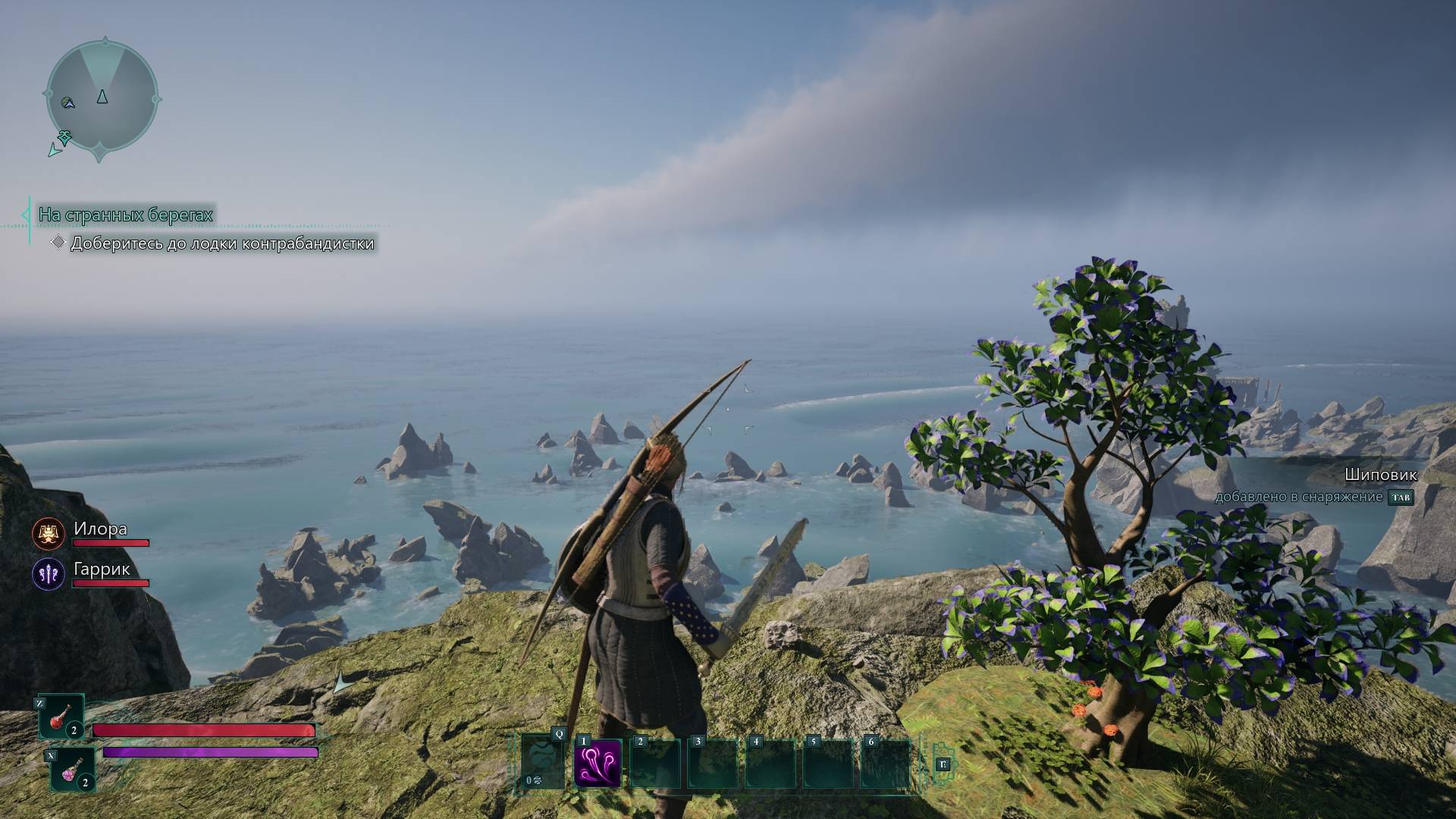This screenshot has width=1456, height=819.
Task: Use the pink mana potion slot
Action: pyautogui.click(x=73, y=769)
